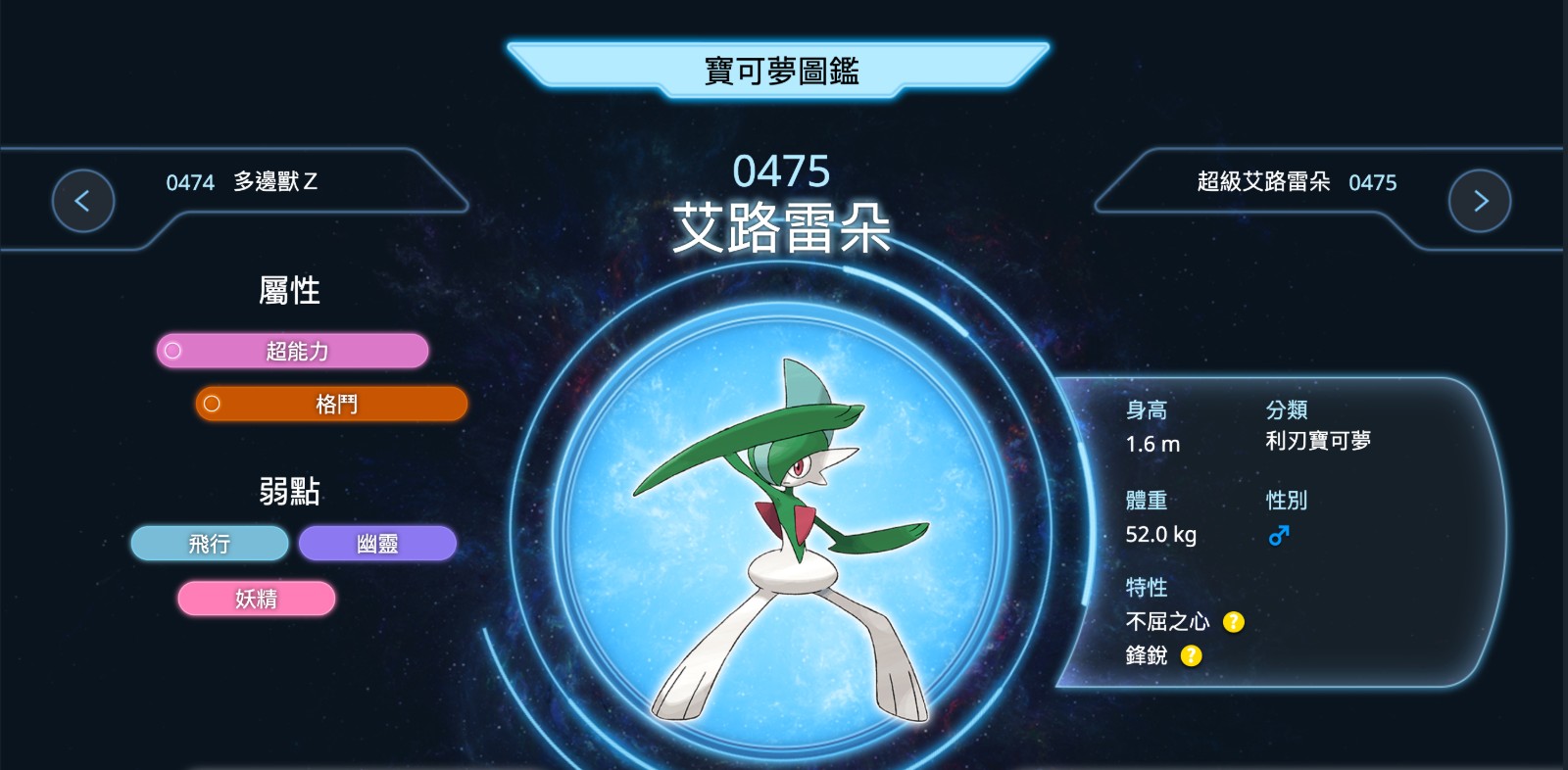
Task: Click the male gender symbol icon
Action: [1281, 535]
